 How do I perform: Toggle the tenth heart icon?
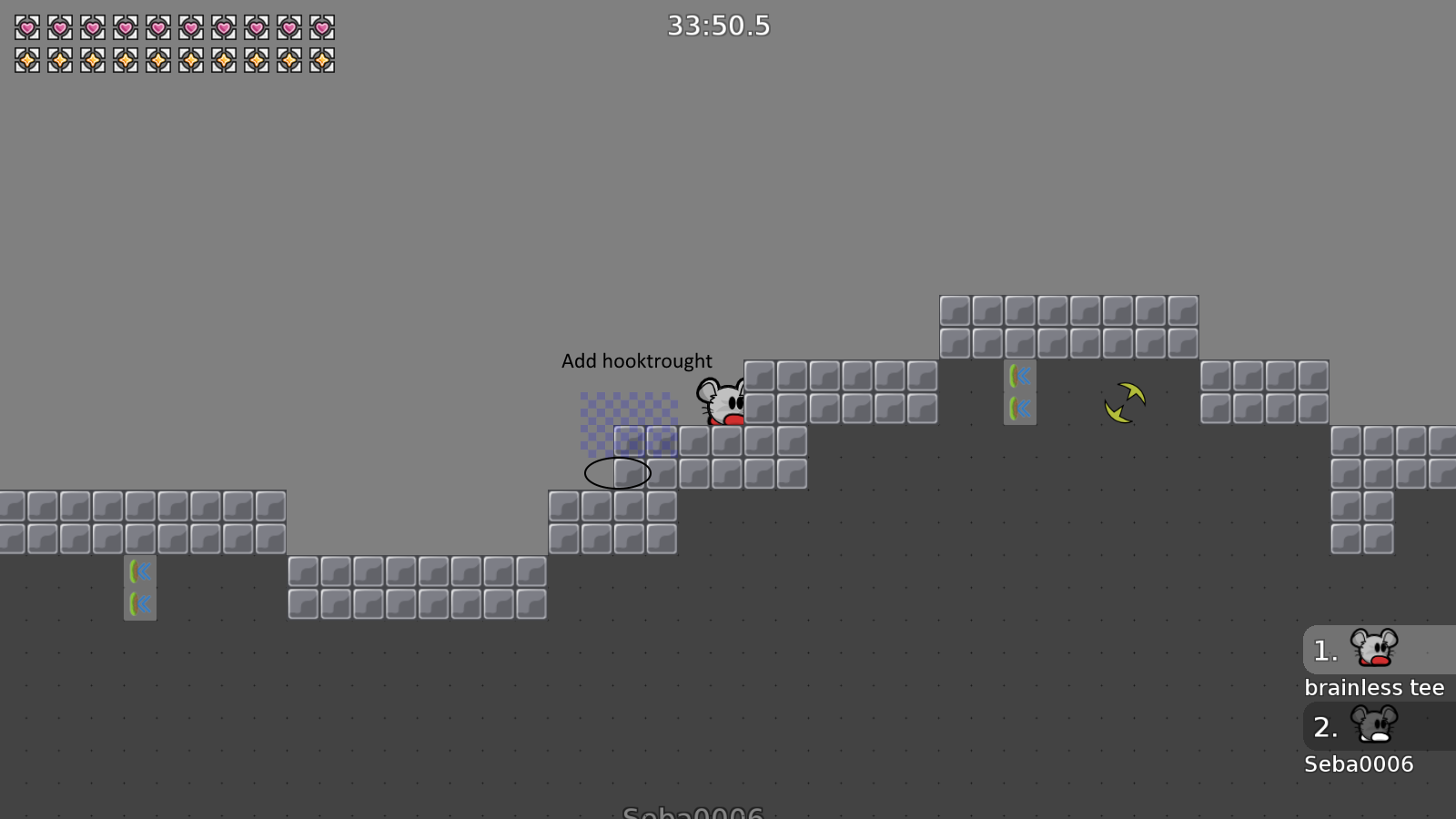323,27
